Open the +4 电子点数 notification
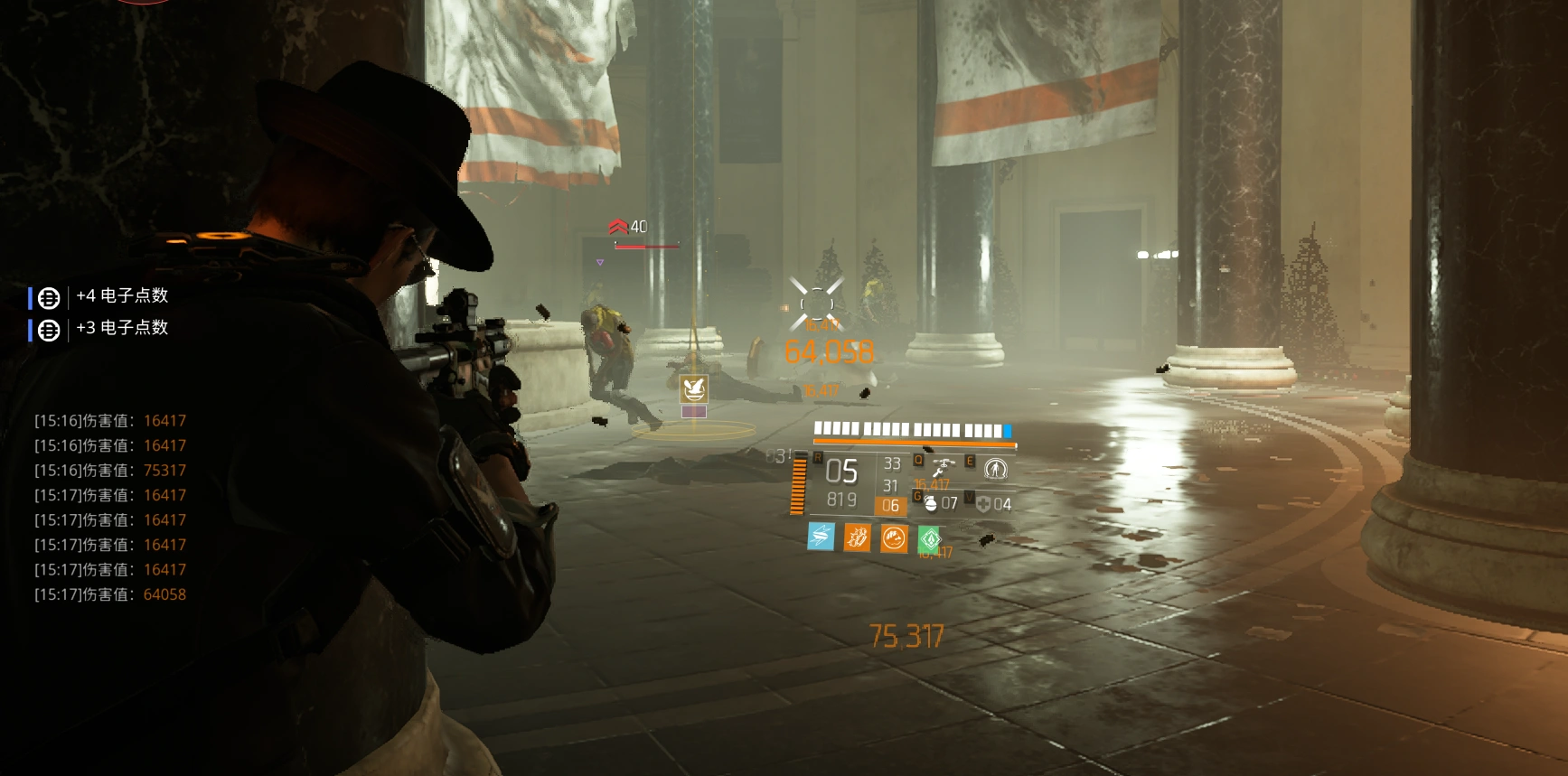 (x=121, y=296)
